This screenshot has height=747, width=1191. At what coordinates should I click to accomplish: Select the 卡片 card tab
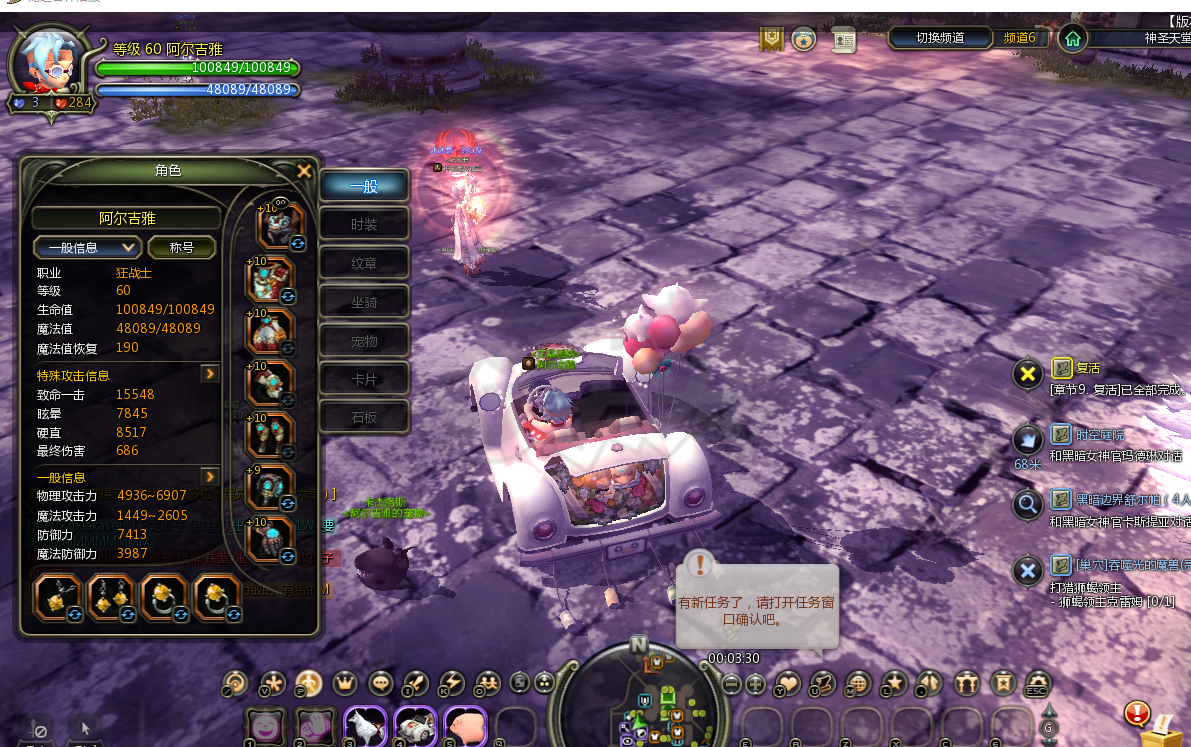(x=365, y=379)
